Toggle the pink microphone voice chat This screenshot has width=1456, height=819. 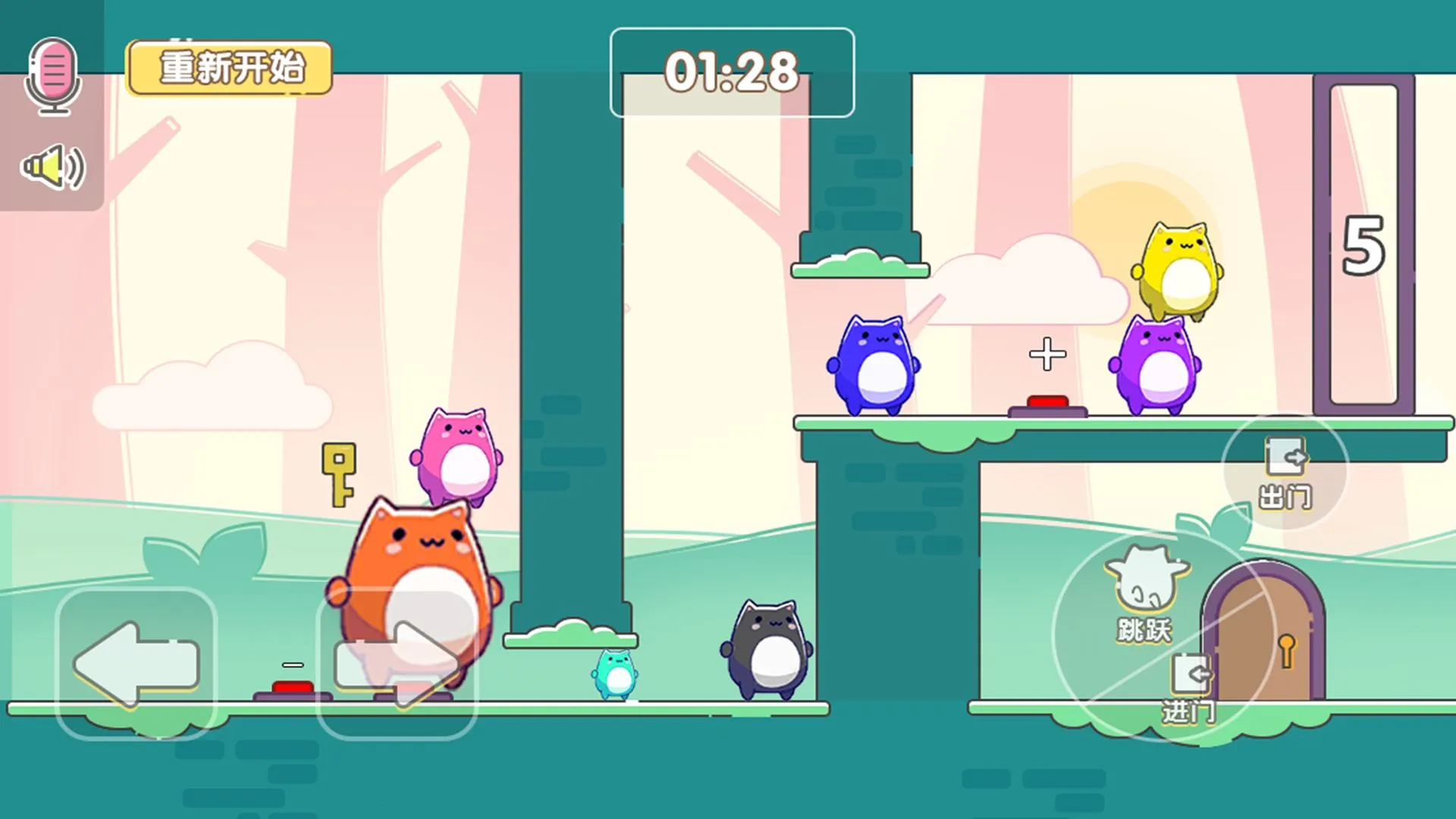point(53,76)
